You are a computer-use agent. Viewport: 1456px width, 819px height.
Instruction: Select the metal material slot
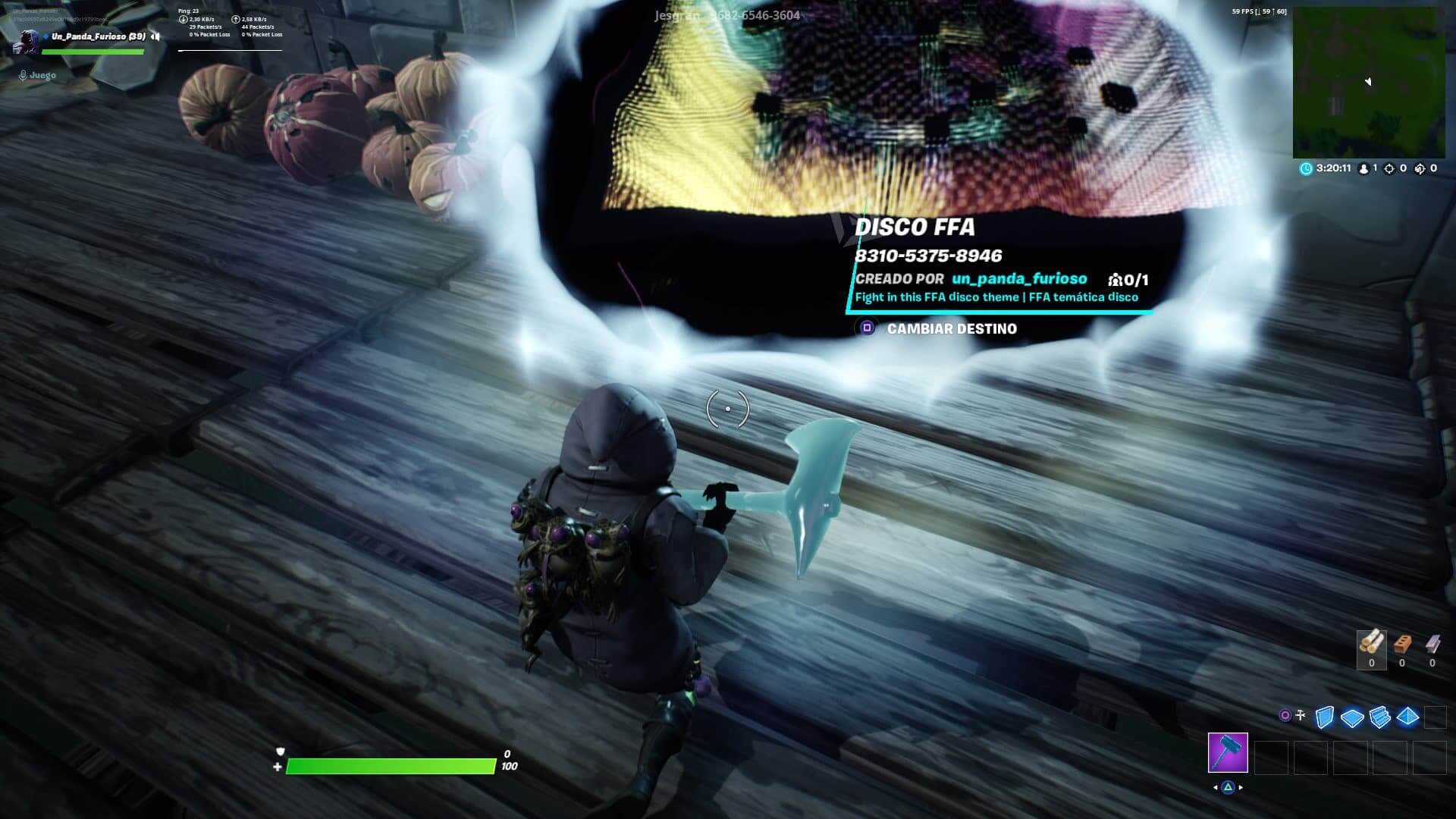tap(1432, 645)
